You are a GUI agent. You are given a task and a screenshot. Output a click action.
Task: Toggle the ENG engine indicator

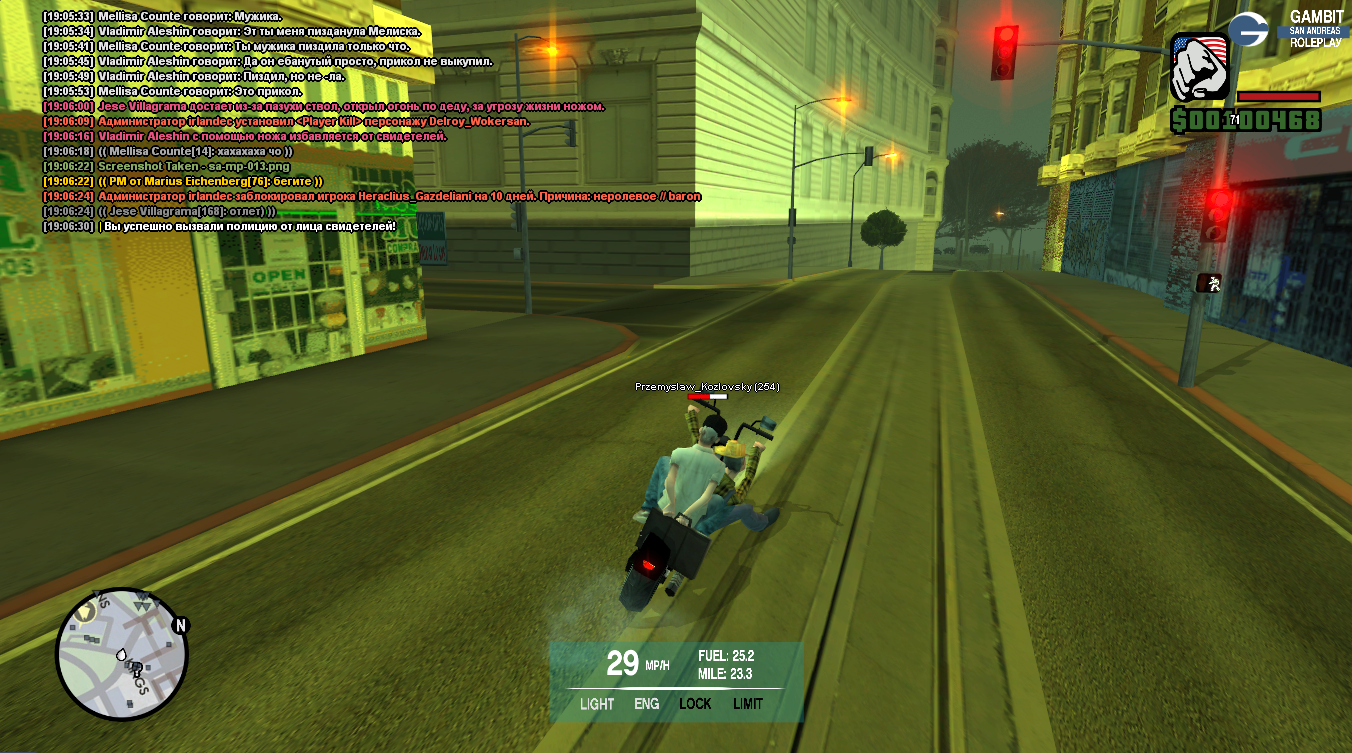pos(647,704)
